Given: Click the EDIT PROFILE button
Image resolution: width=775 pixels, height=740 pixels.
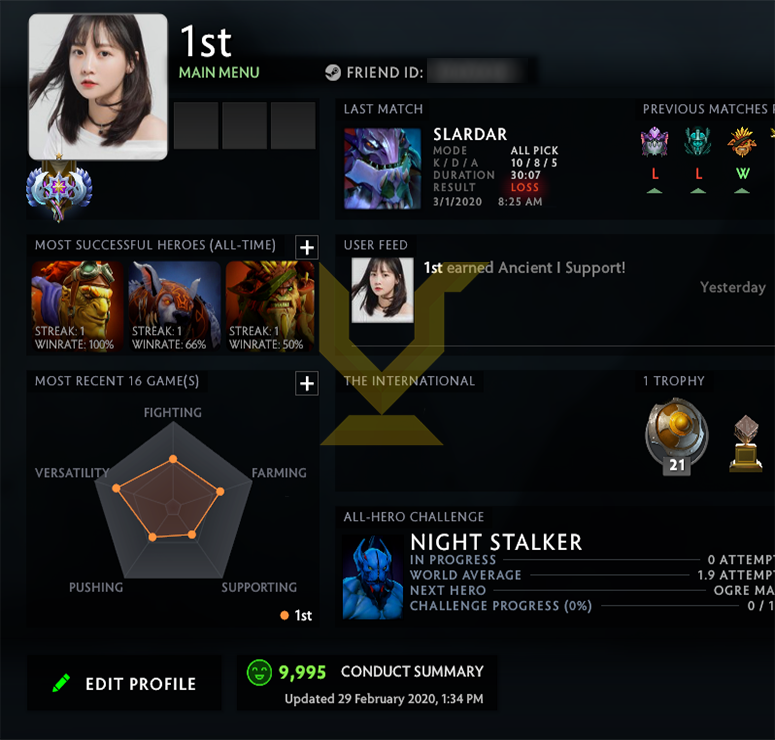Looking at the screenshot, I should [x=125, y=684].
